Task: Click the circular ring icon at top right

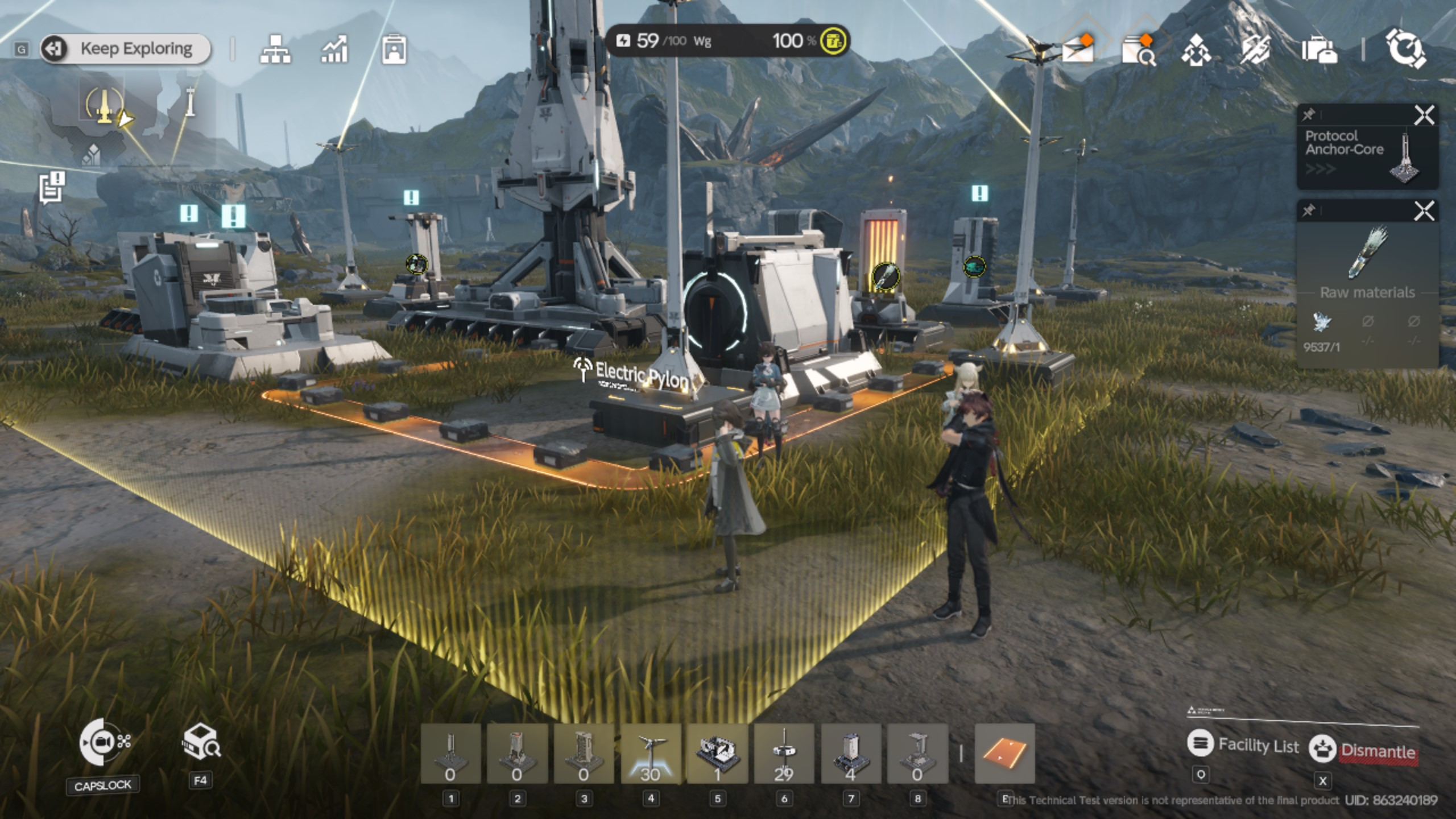Action: [1405, 49]
